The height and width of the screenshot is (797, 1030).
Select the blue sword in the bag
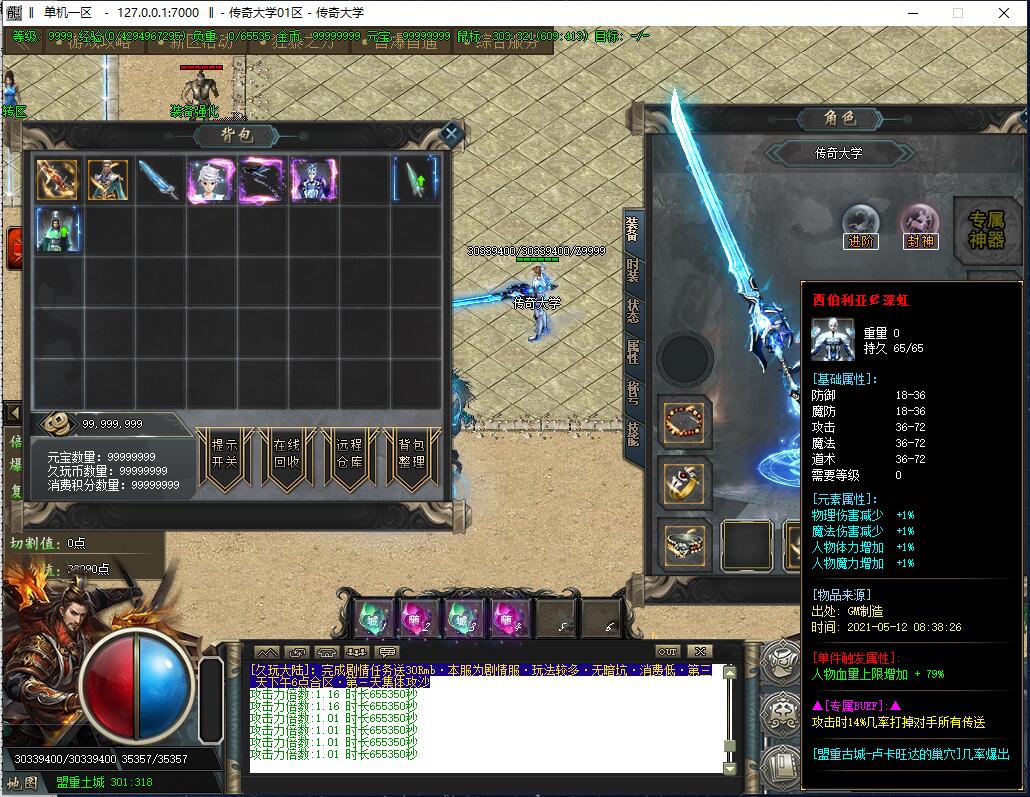160,180
